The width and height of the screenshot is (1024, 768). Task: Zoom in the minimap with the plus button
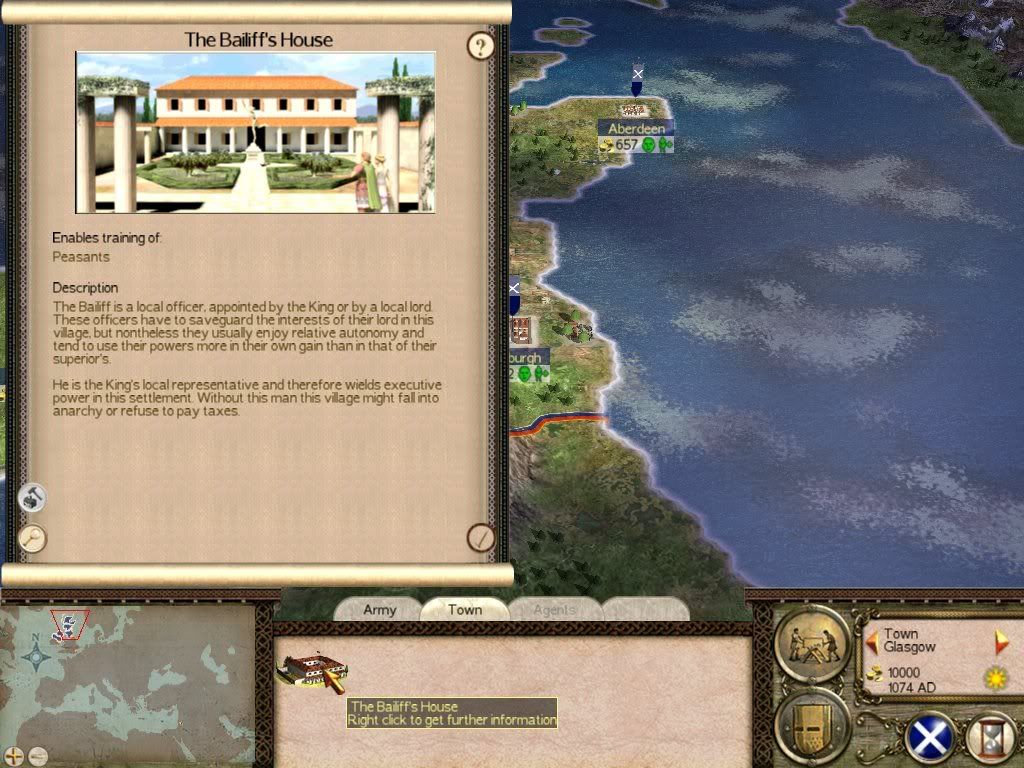click(x=14, y=756)
